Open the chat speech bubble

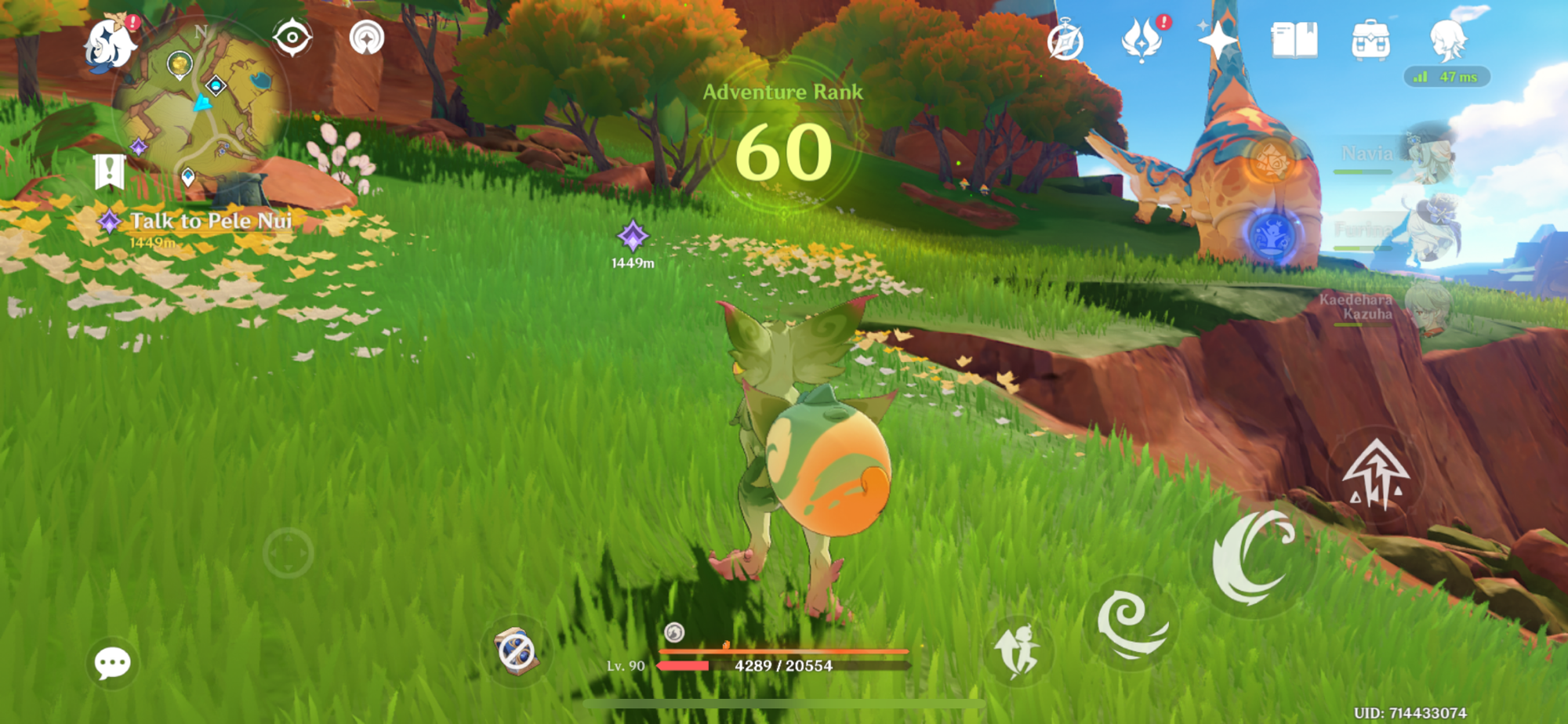[x=112, y=663]
